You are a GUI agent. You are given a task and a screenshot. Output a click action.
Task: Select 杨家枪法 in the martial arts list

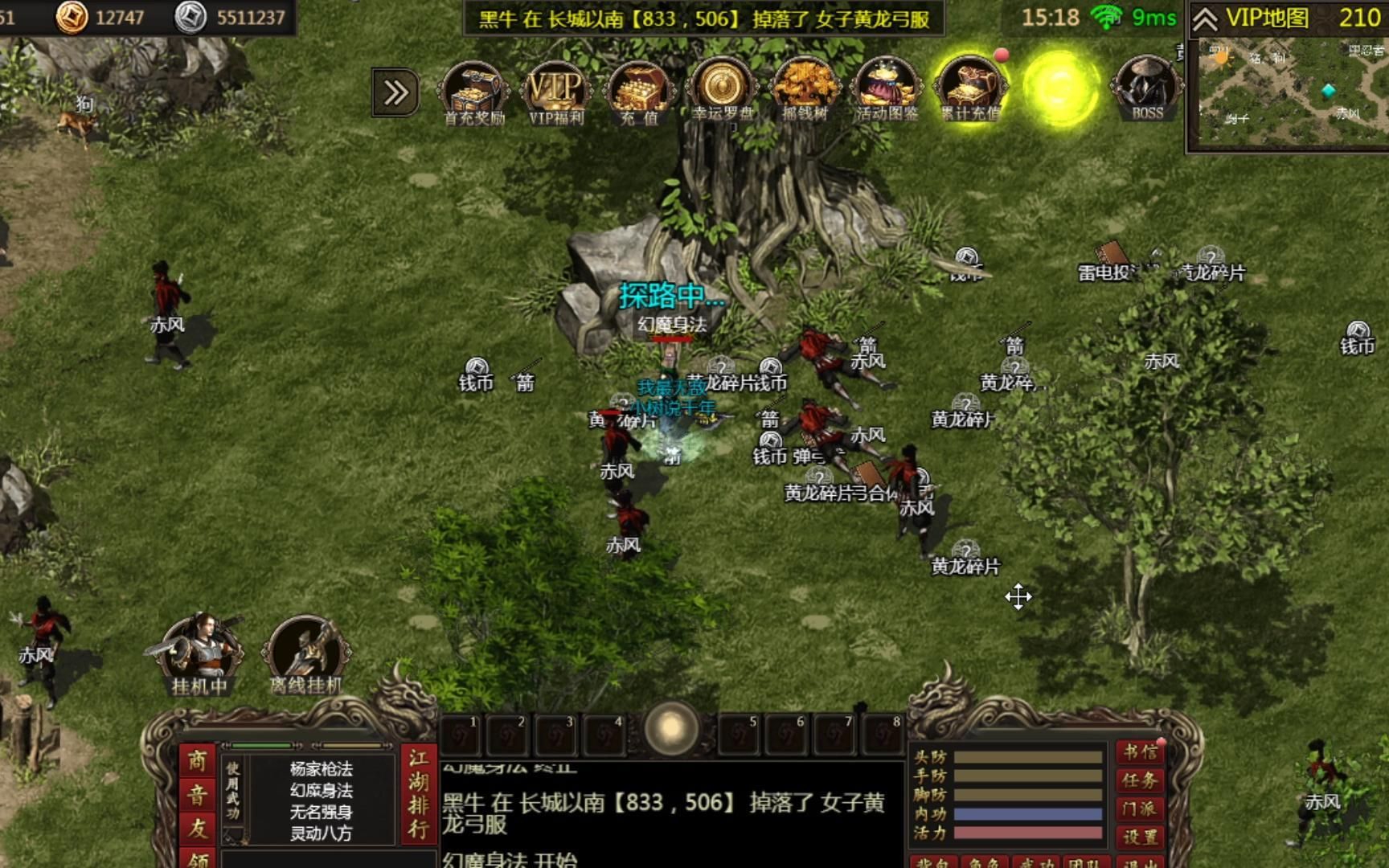tap(321, 769)
